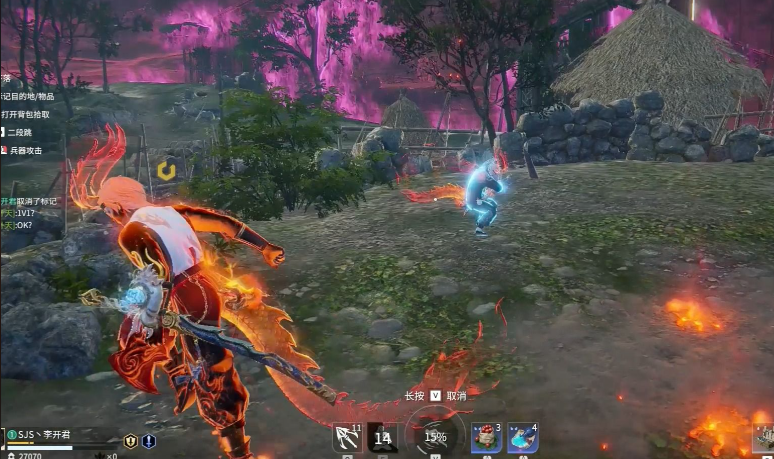
Task: Click the blue sword buff icon
Action: [149, 441]
